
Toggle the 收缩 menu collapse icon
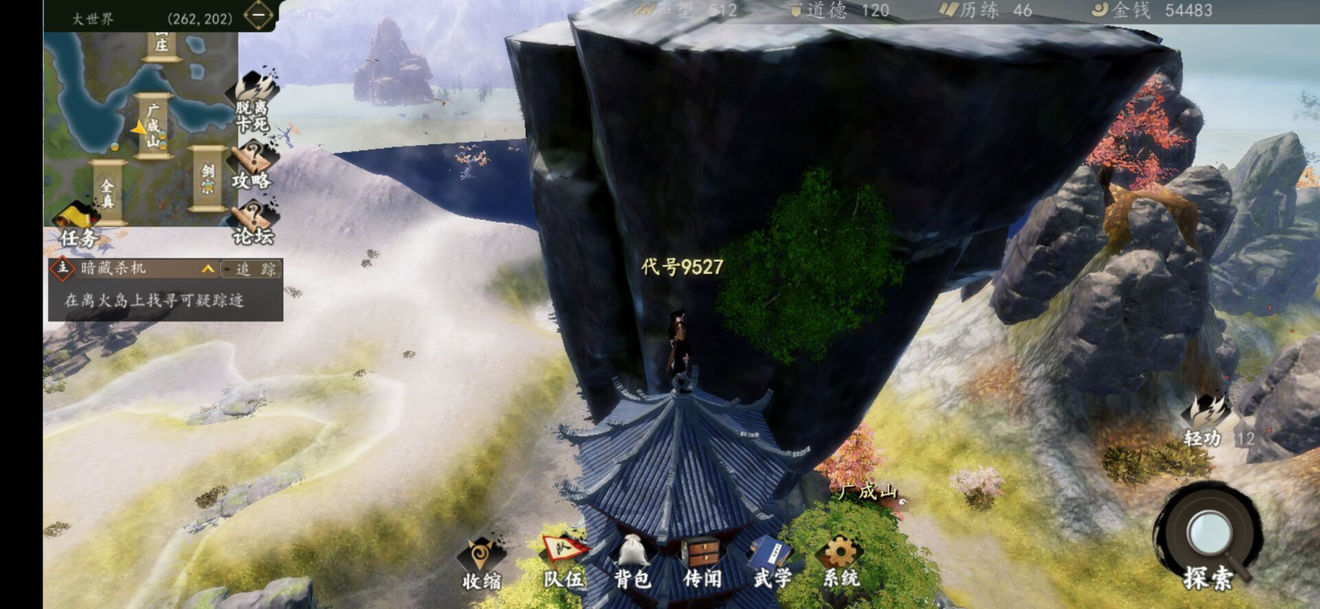pyautogui.click(x=481, y=563)
